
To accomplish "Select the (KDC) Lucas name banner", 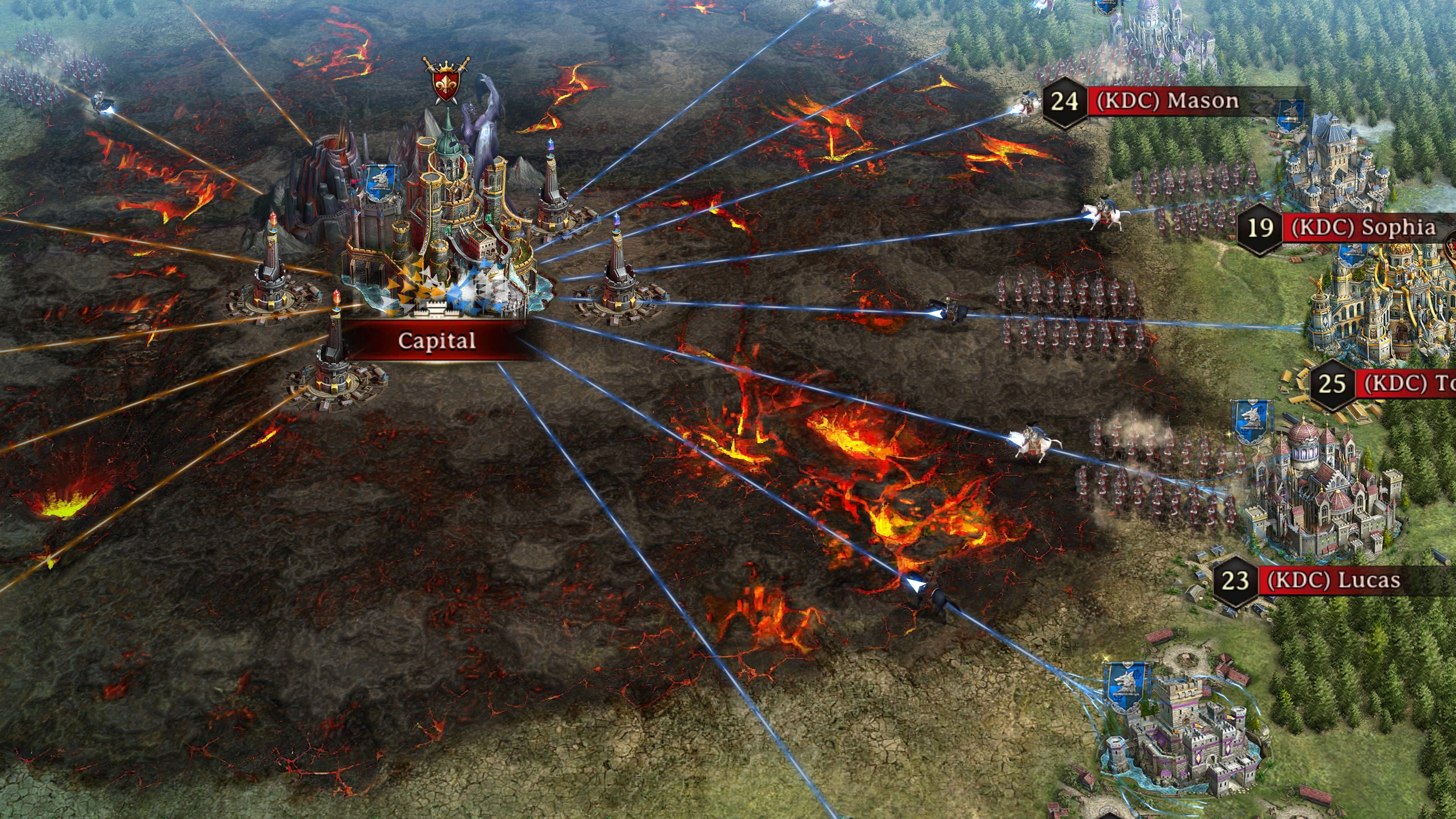I will (x=1333, y=581).
